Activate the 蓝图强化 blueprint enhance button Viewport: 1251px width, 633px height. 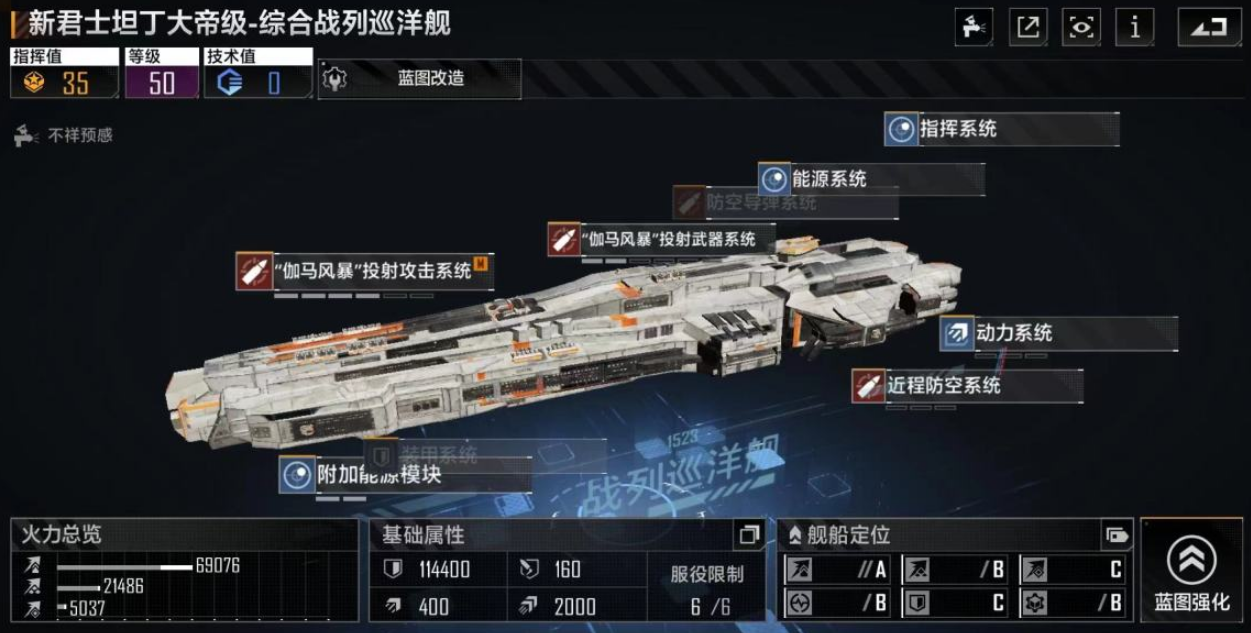(x=1191, y=571)
